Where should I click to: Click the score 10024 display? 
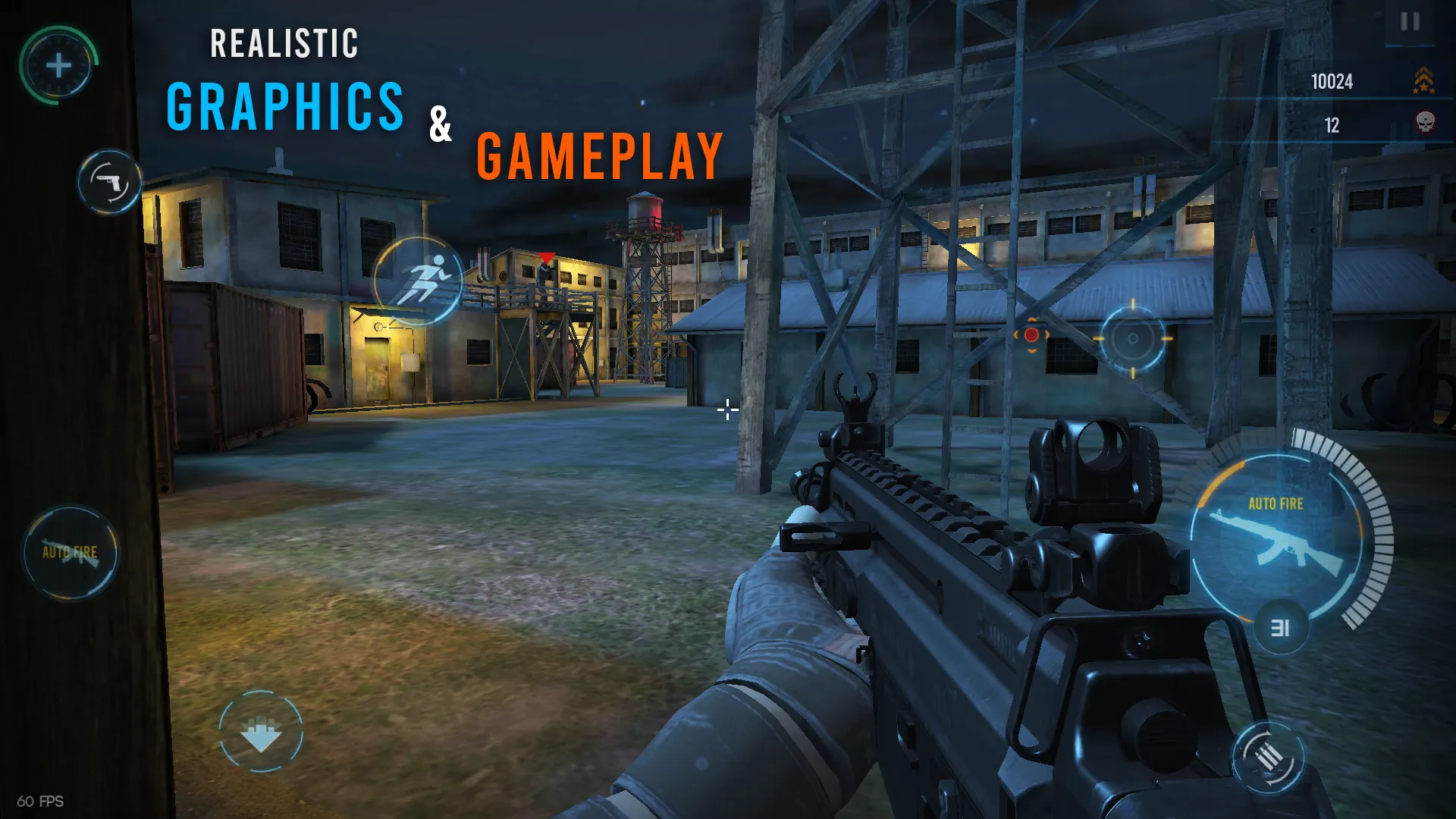(x=1331, y=82)
